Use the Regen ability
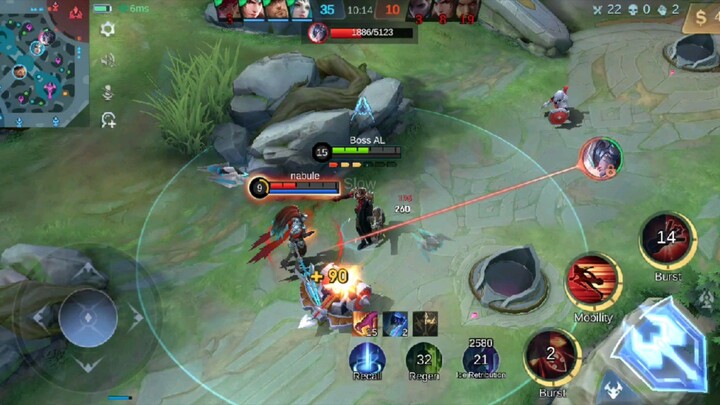The width and height of the screenshot is (720, 405). pos(424,360)
